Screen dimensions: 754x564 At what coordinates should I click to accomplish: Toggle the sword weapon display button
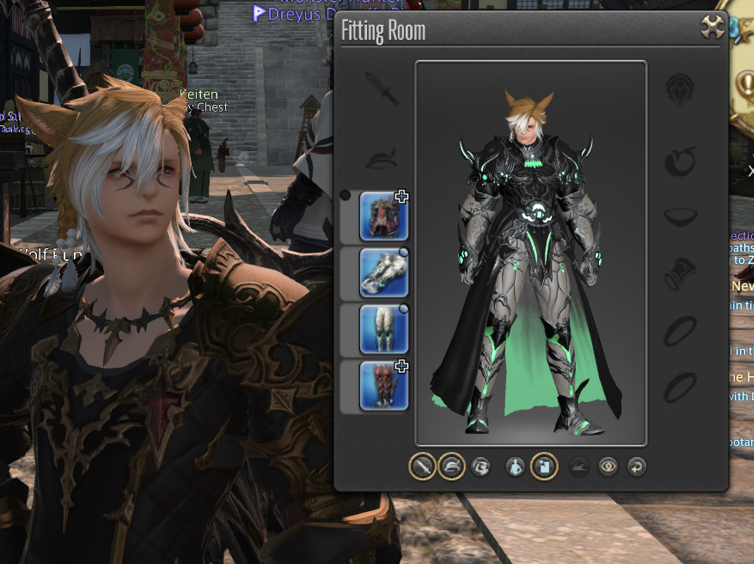[423, 466]
